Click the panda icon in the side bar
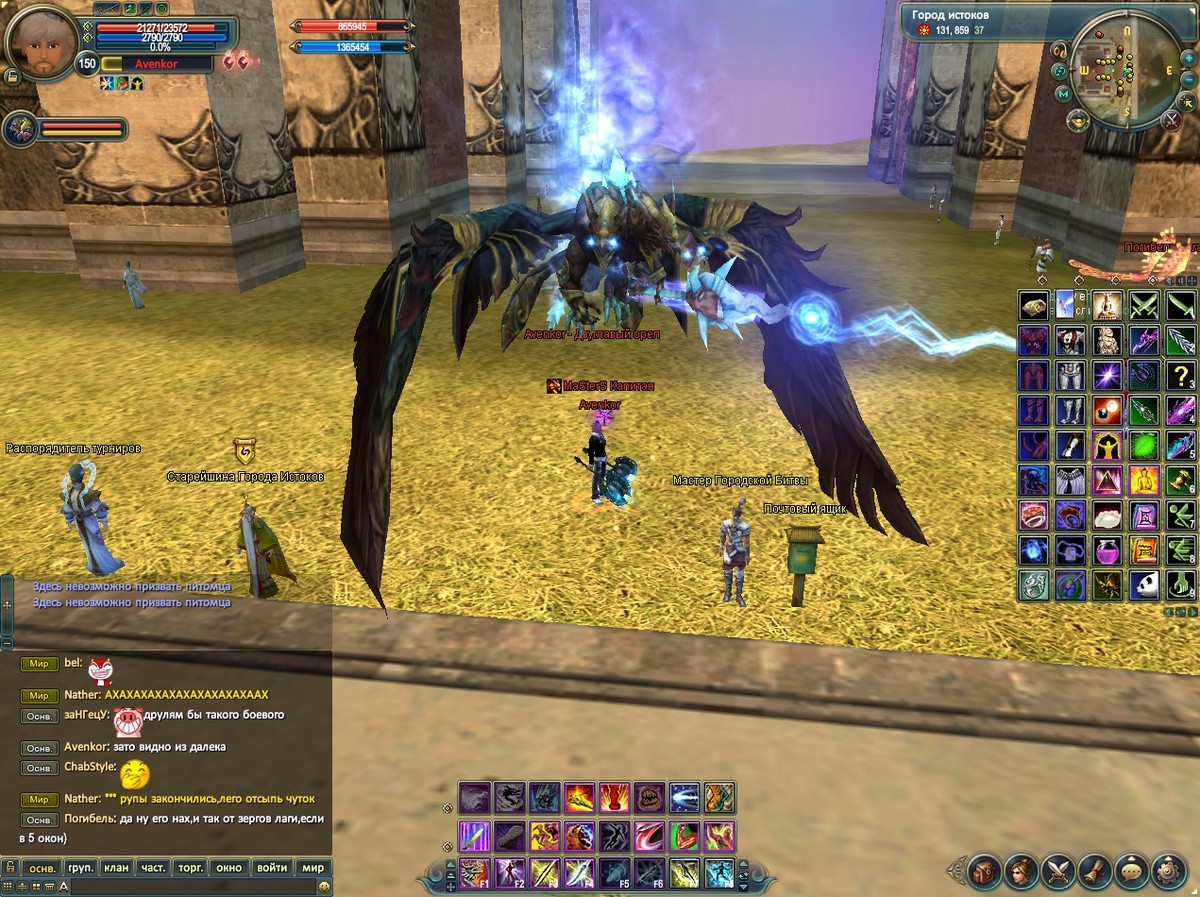This screenshot has width=1200, height=897. (x=1143, y=585)
